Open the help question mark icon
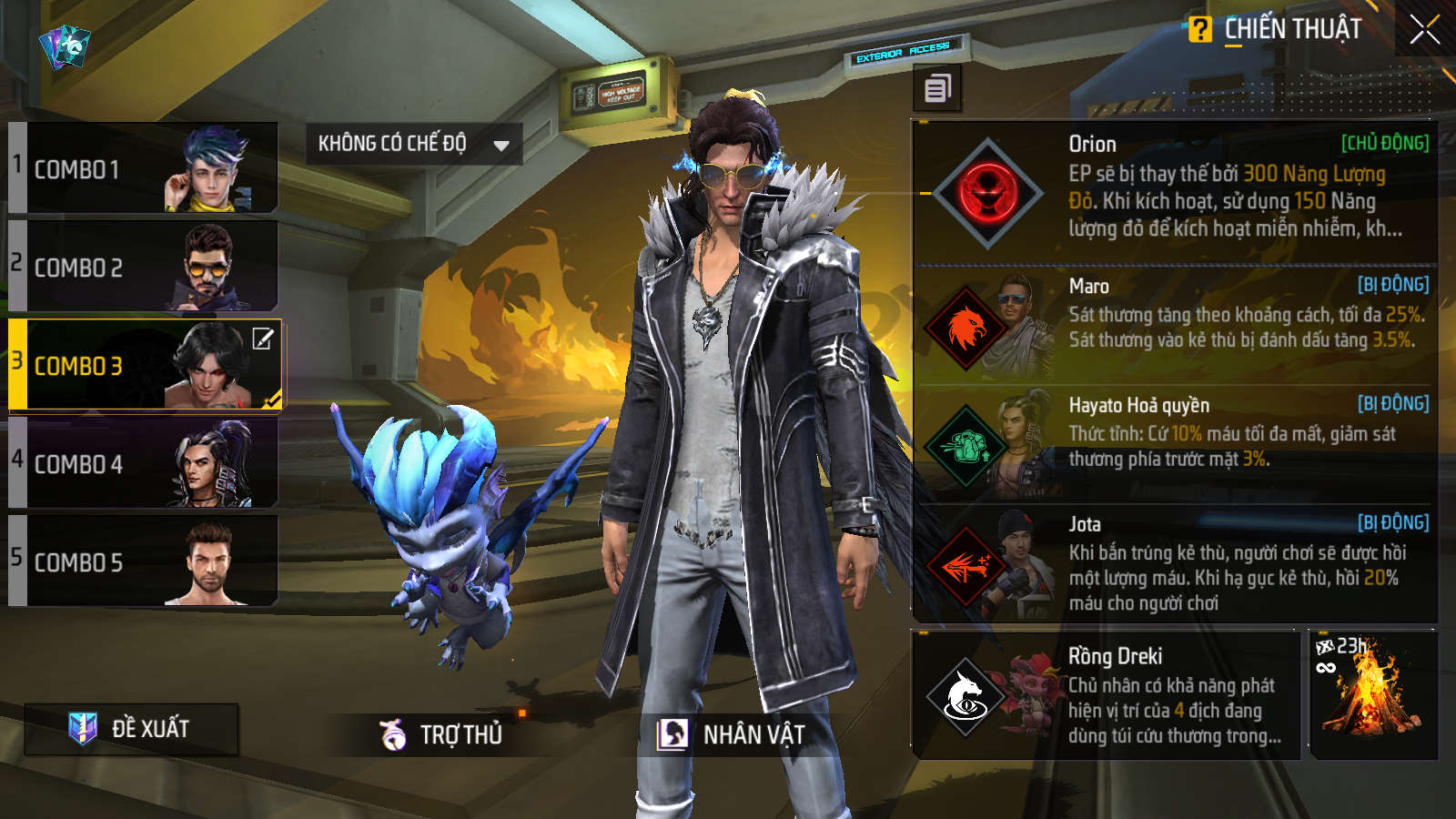The width and height of the screenshot is (1456, 819). 1199,30
